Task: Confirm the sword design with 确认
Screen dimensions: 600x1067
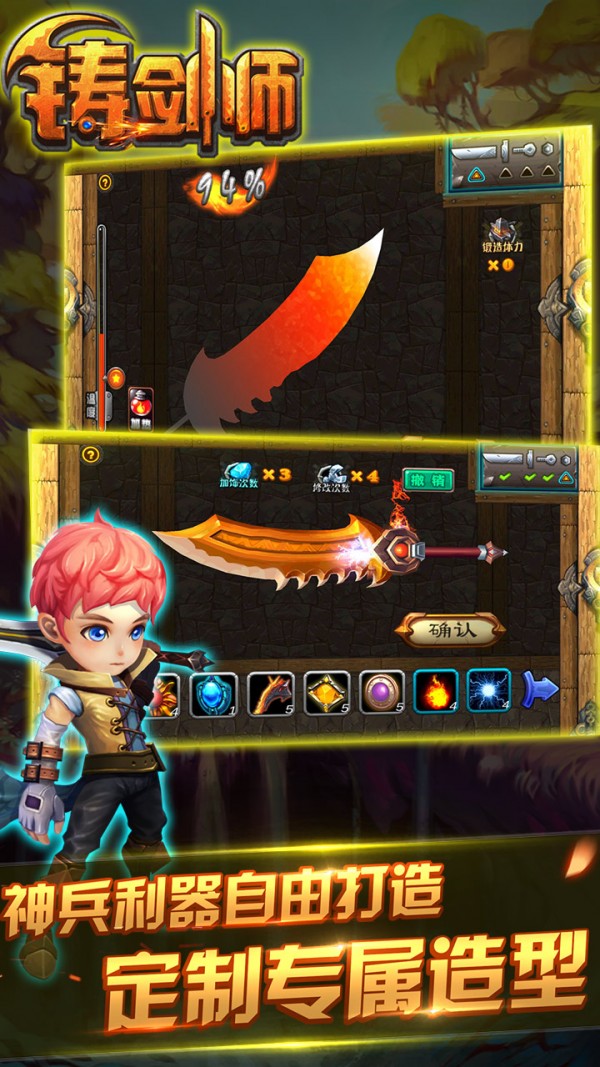Action: 451,630
